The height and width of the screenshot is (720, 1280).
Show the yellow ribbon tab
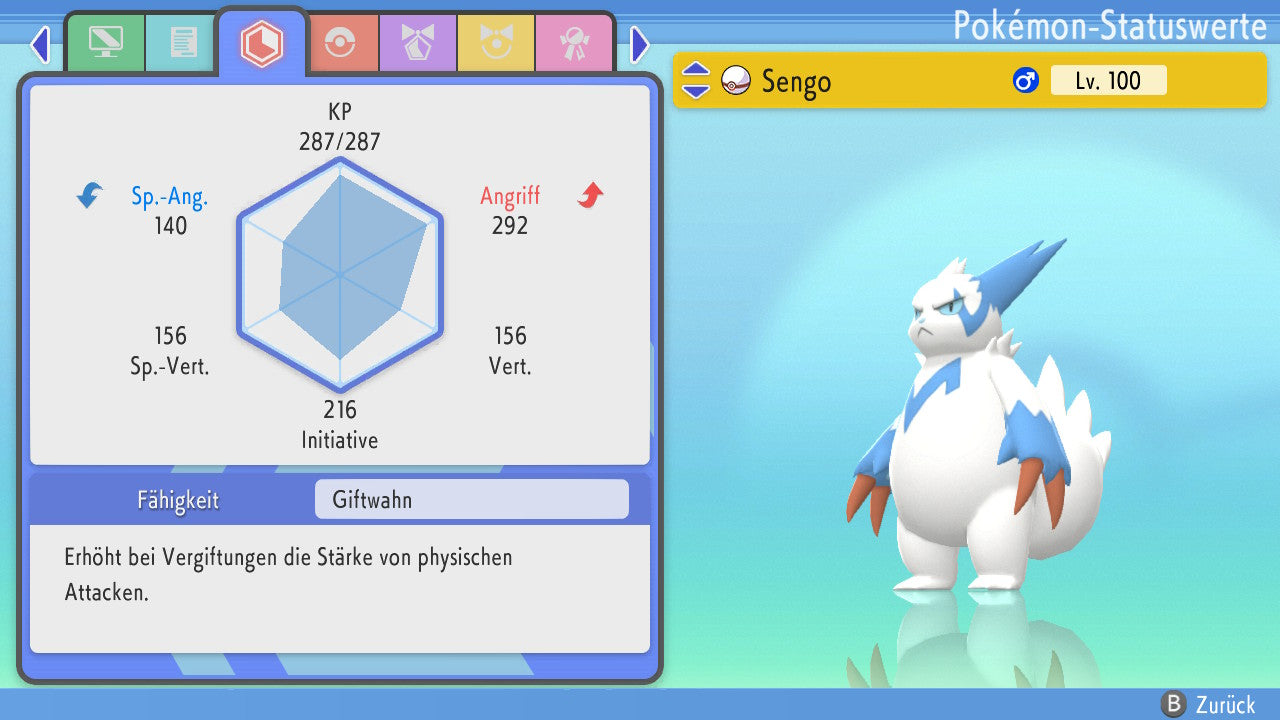click(495, 42)
